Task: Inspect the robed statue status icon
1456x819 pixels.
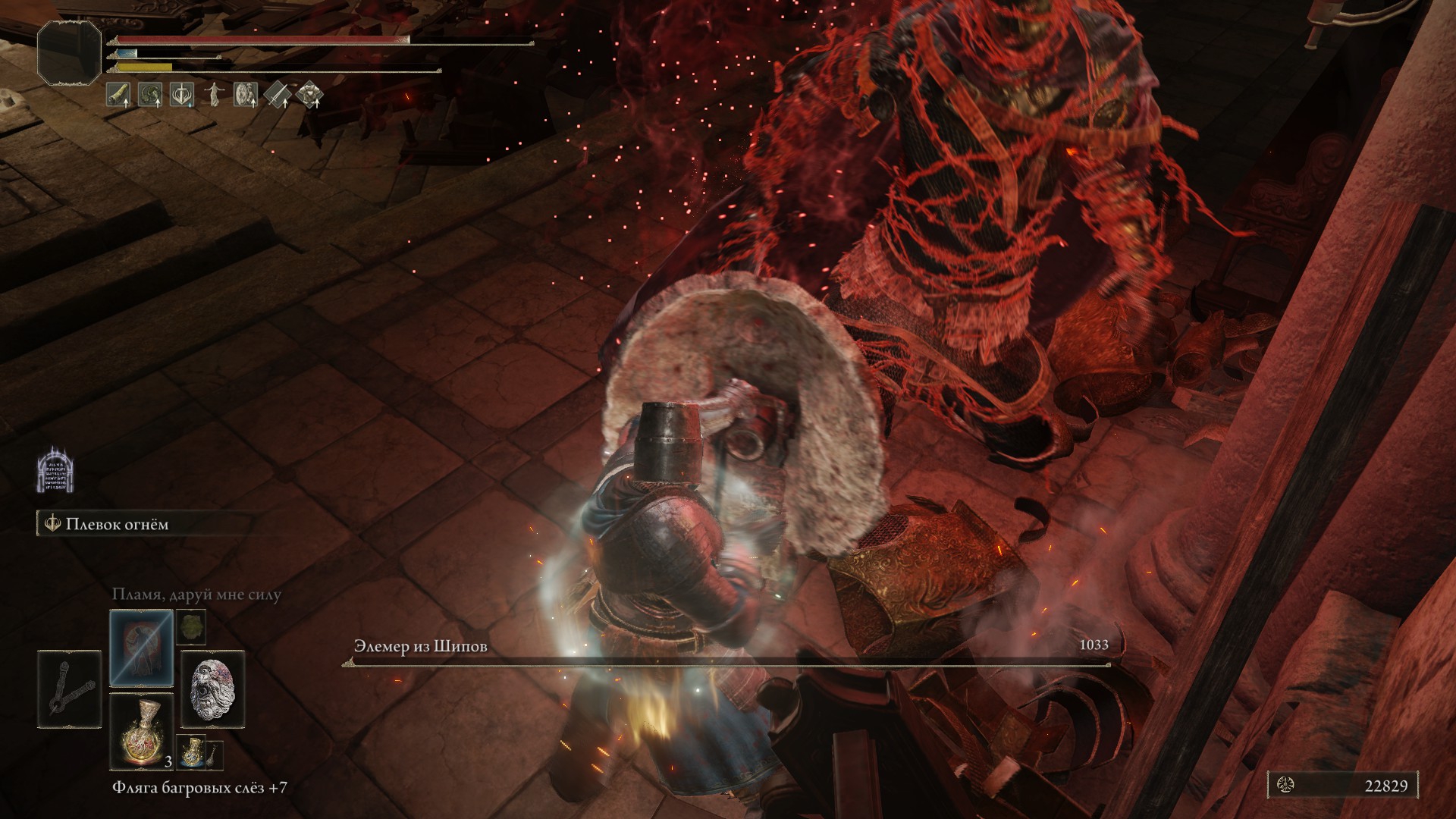Action: point(214,95)
